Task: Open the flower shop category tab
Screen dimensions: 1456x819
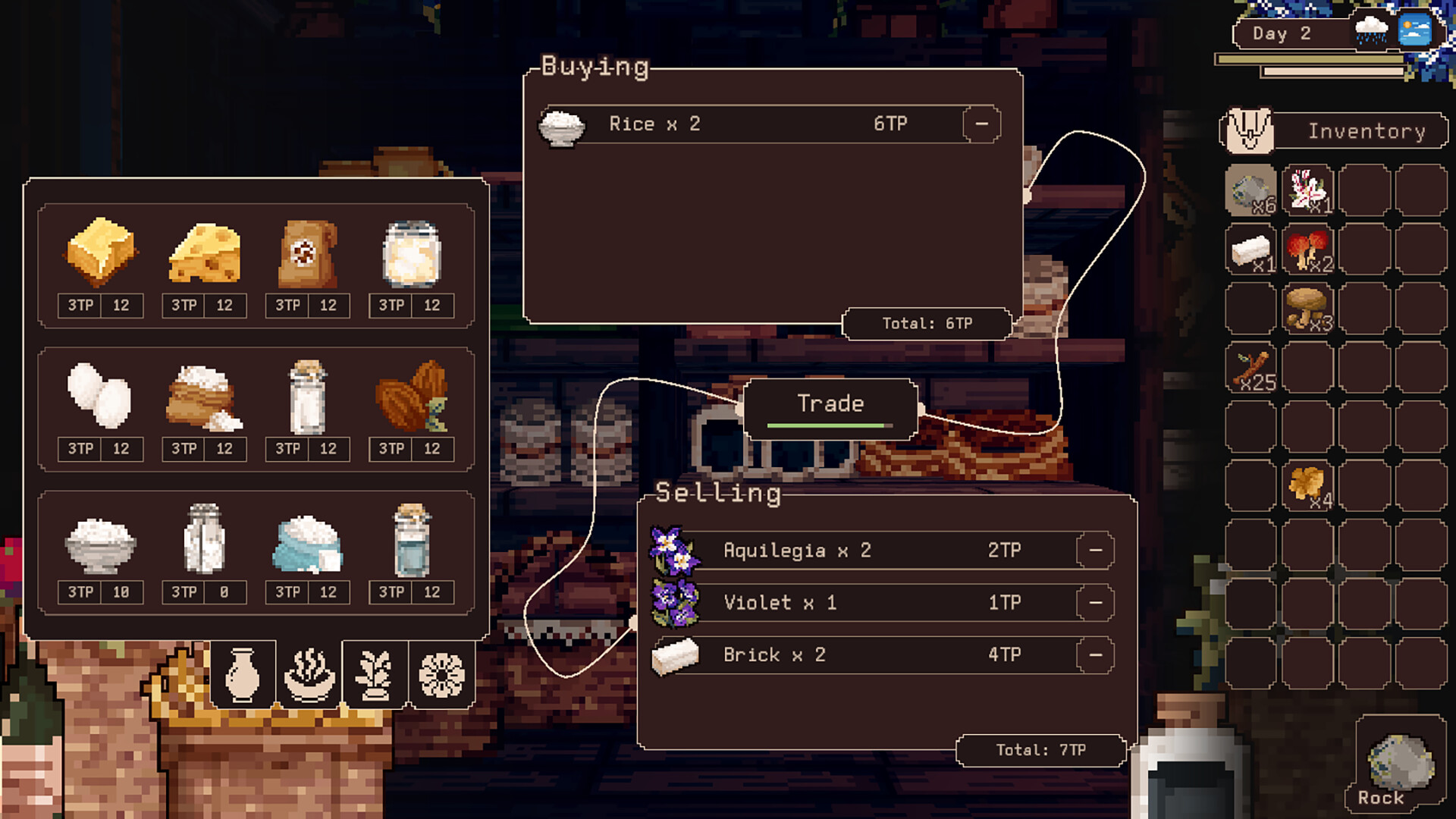Action: (x=441, y=674)
